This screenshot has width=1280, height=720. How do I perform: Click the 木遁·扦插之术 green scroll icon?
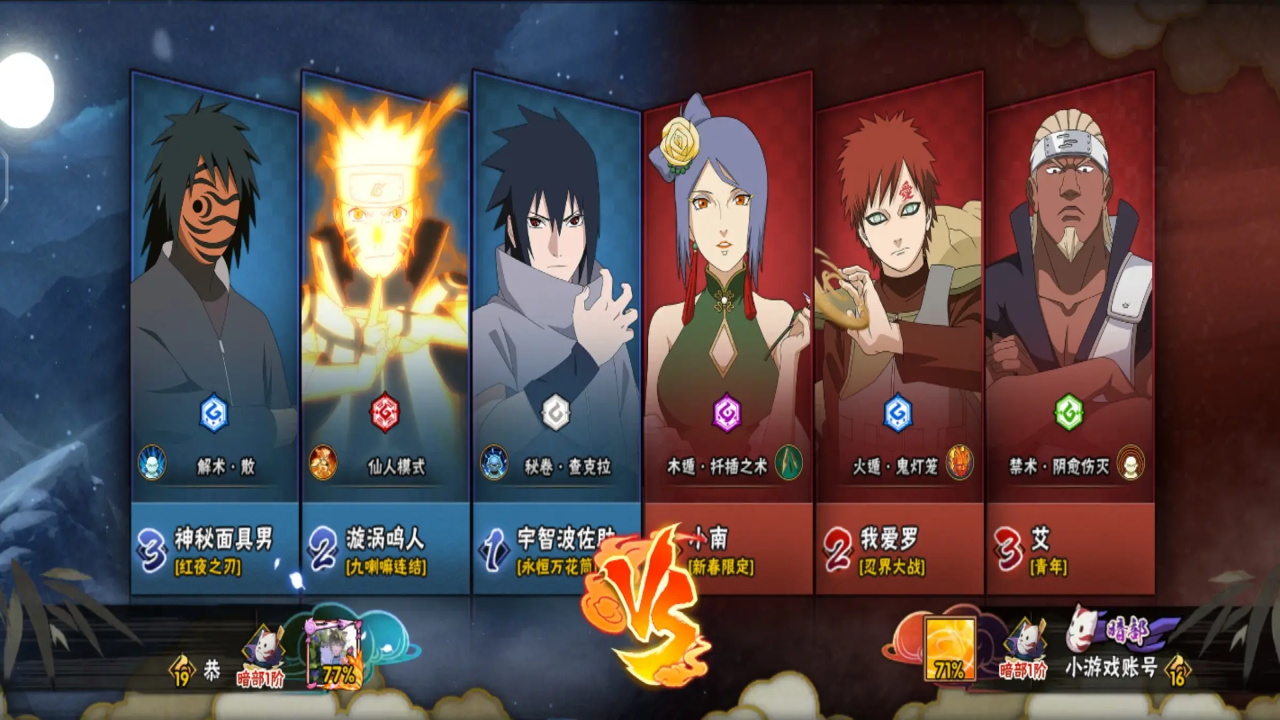point(789,463)
